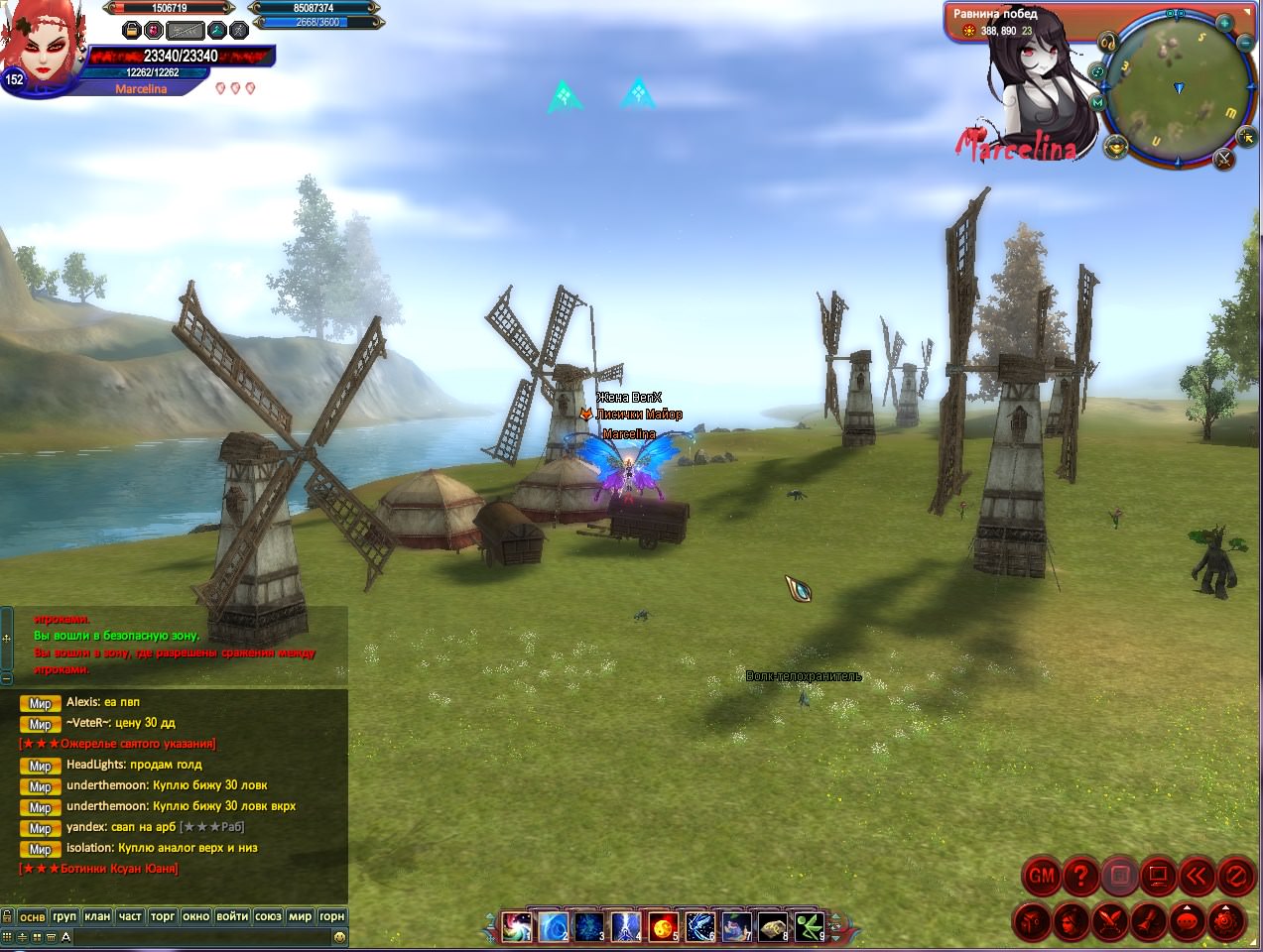Image resolution: width=1263 pixels, height=952 pixels.
Task: Open the gear settings button
Action: [x=1226, y=921]
